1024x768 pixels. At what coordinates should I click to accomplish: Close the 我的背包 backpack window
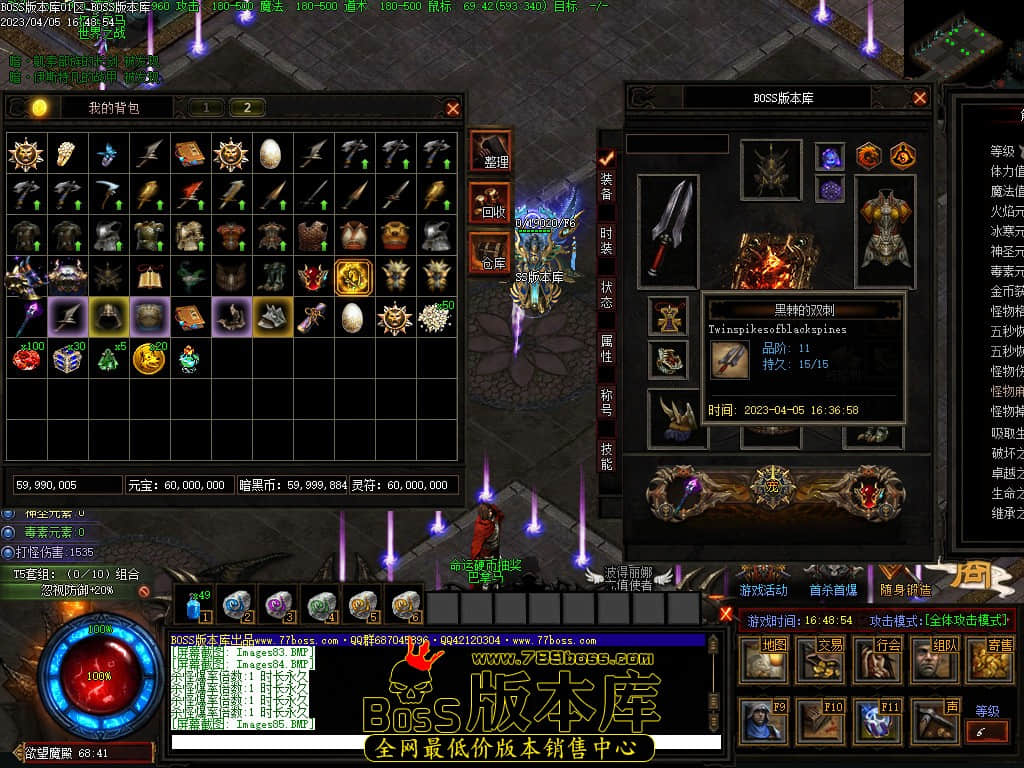tap(453, 108)
